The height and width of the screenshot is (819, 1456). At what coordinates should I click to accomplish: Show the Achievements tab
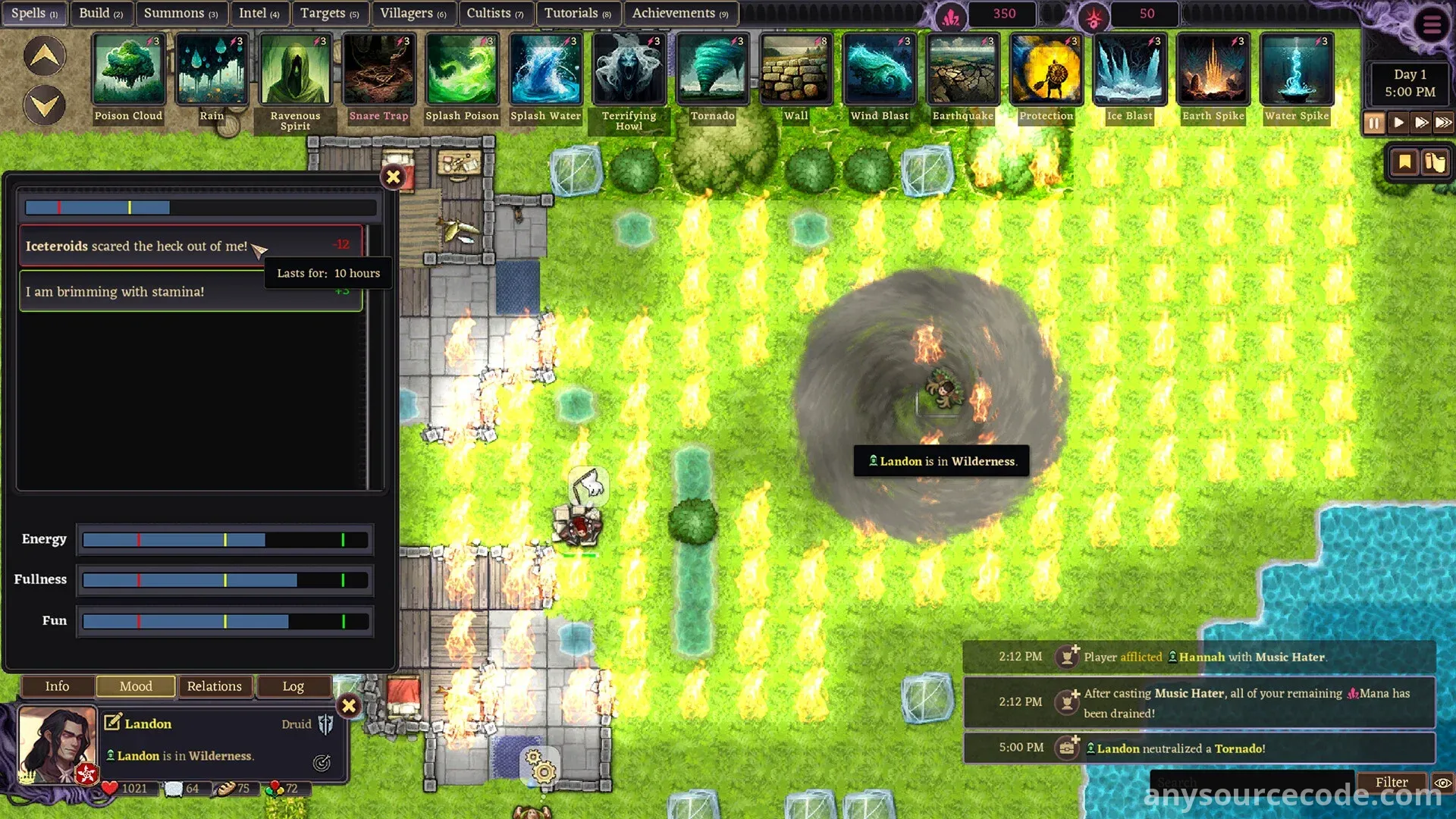pos(679,13)
